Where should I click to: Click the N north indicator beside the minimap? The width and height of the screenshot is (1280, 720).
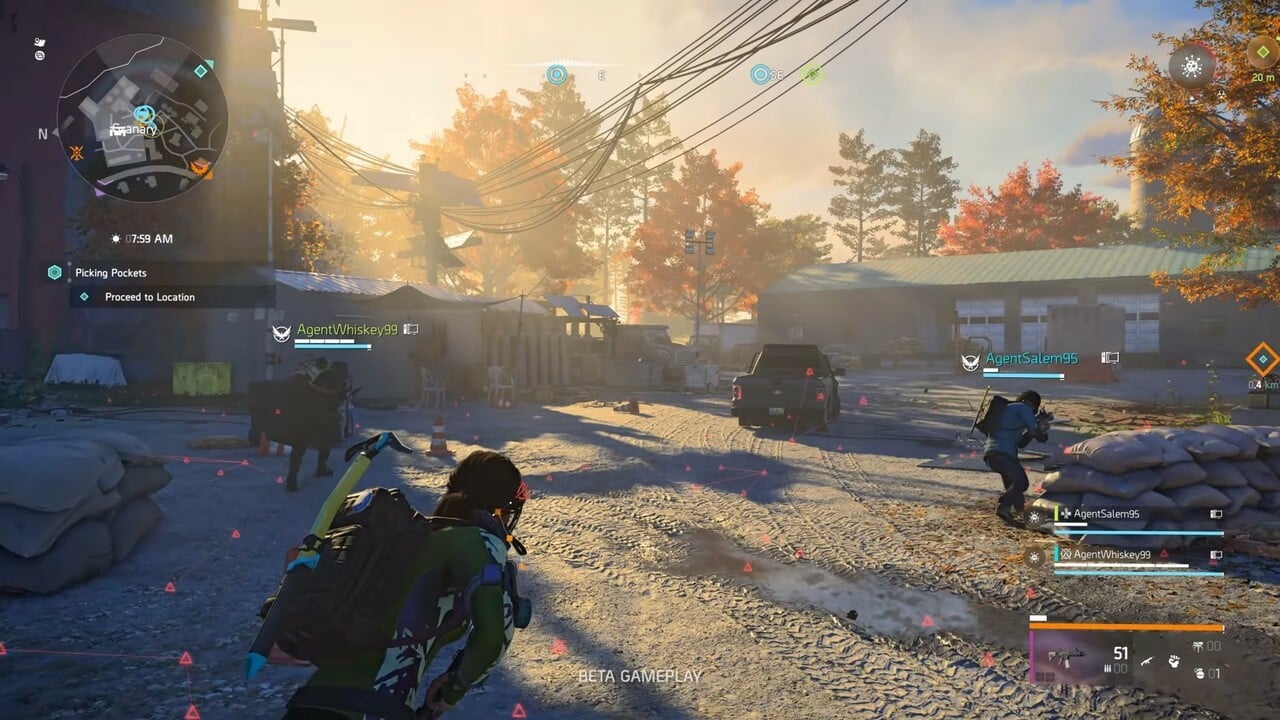pyautogui.click(x=42, y=132)
